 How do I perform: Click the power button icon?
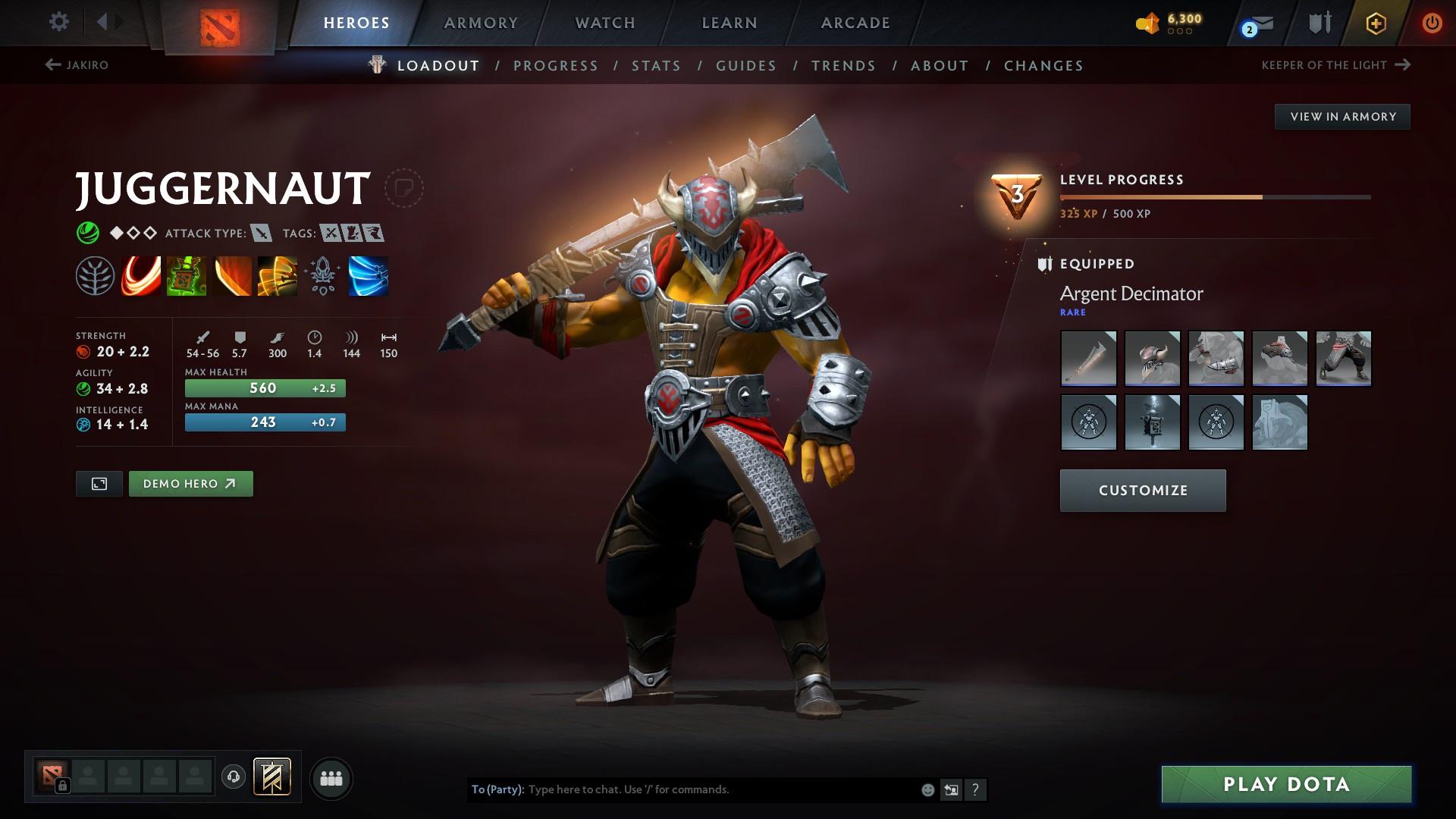(1432, 23)
